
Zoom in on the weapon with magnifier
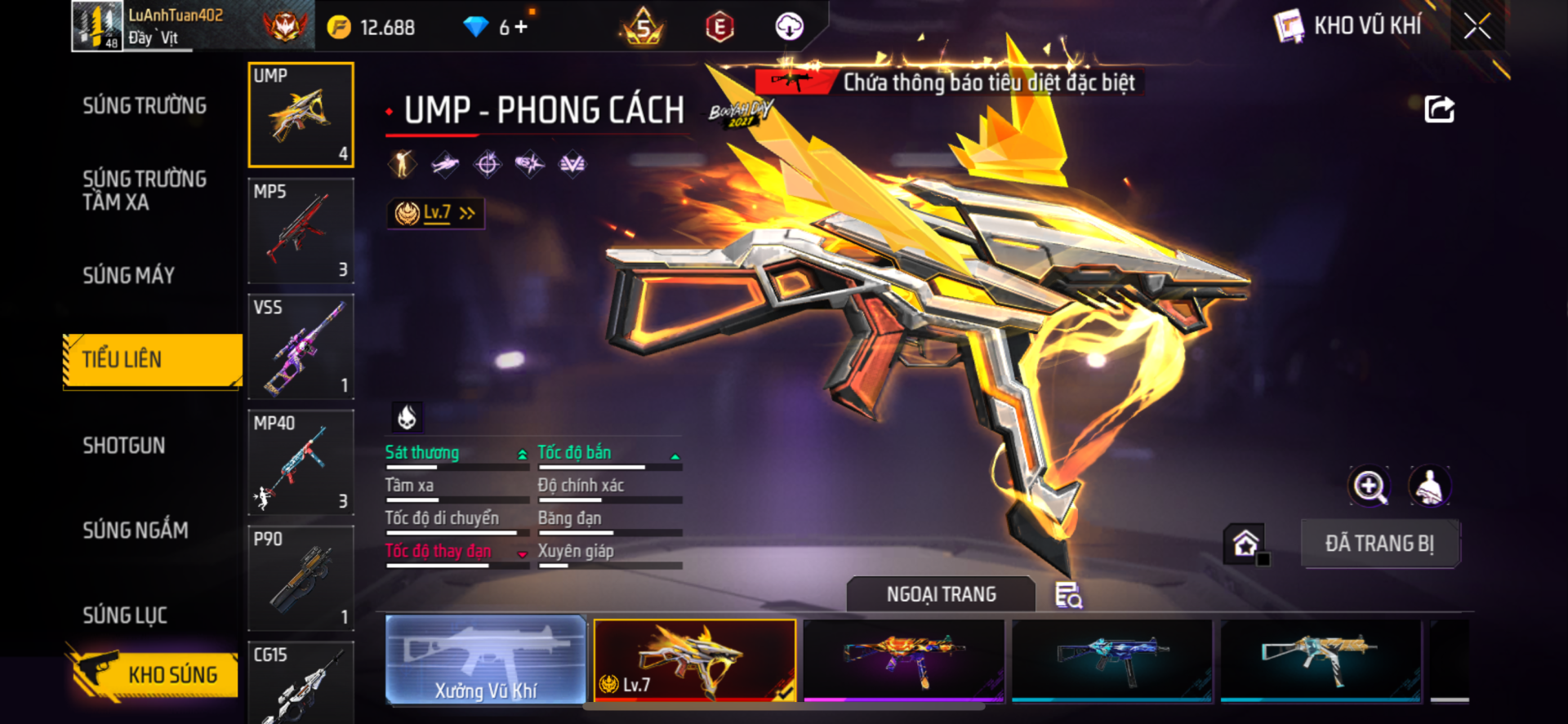click(x=1369, y=486)
